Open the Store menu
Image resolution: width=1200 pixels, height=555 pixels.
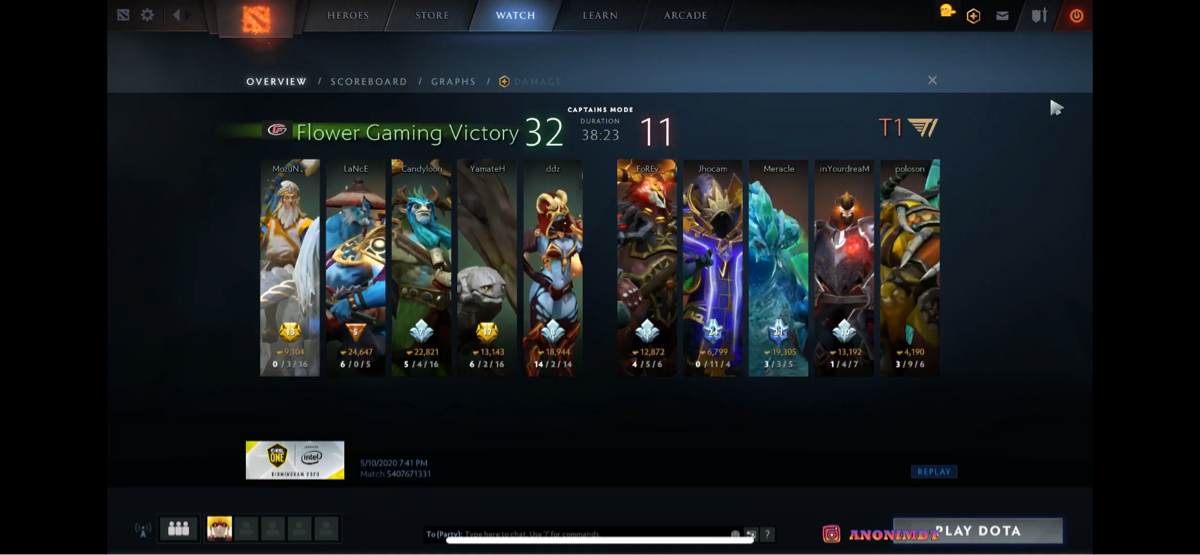(x=432, y=16)
